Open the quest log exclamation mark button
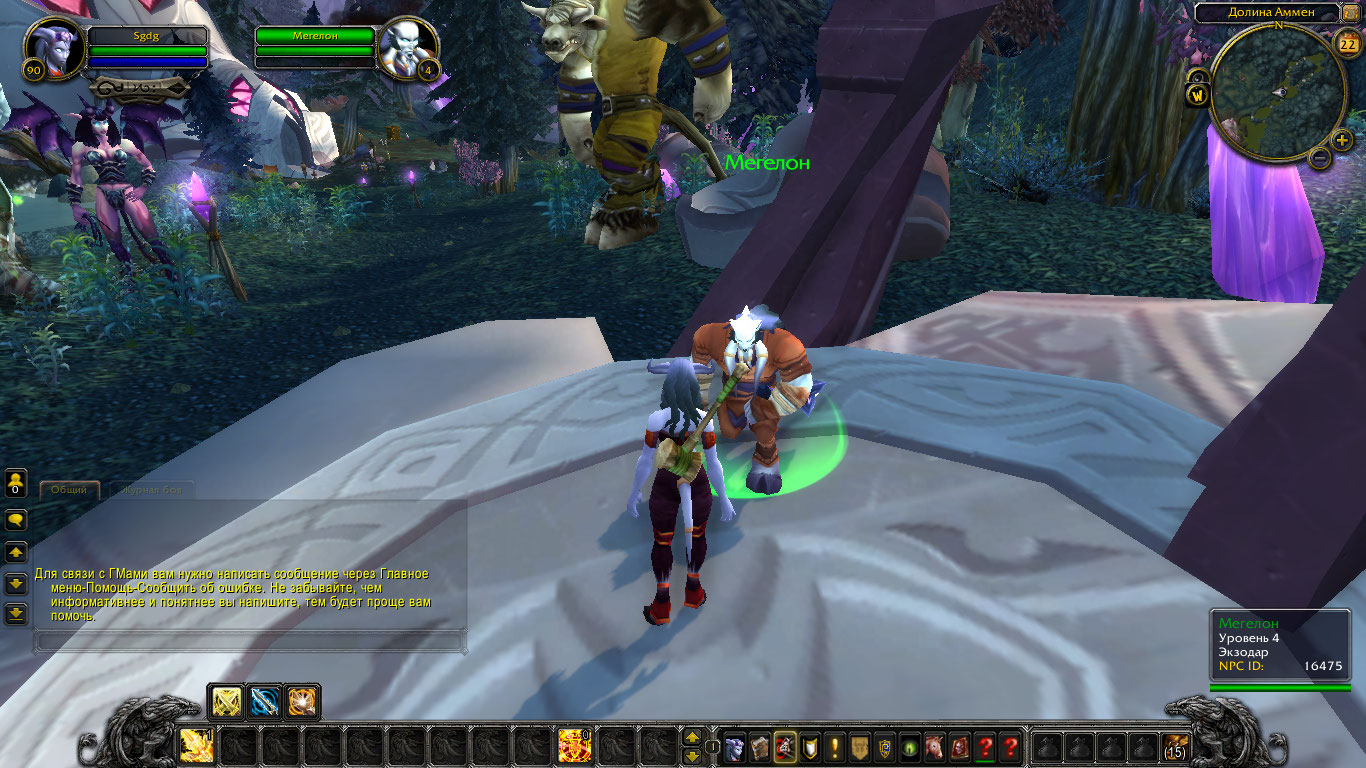 (835, 746)
